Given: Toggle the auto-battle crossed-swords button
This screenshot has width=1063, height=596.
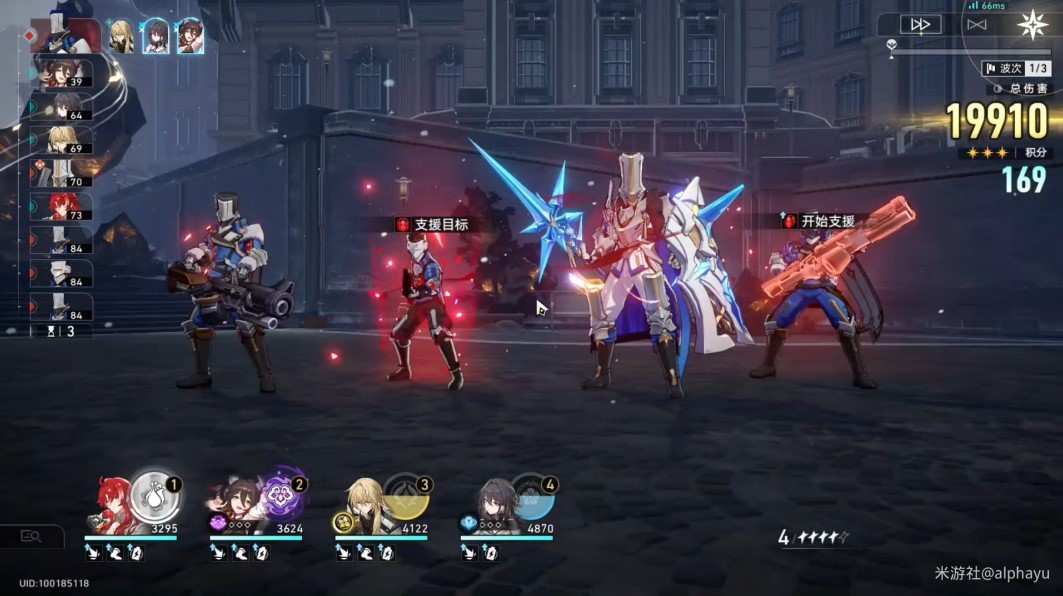Looking at the screenshot, I should tap(977, 24).
